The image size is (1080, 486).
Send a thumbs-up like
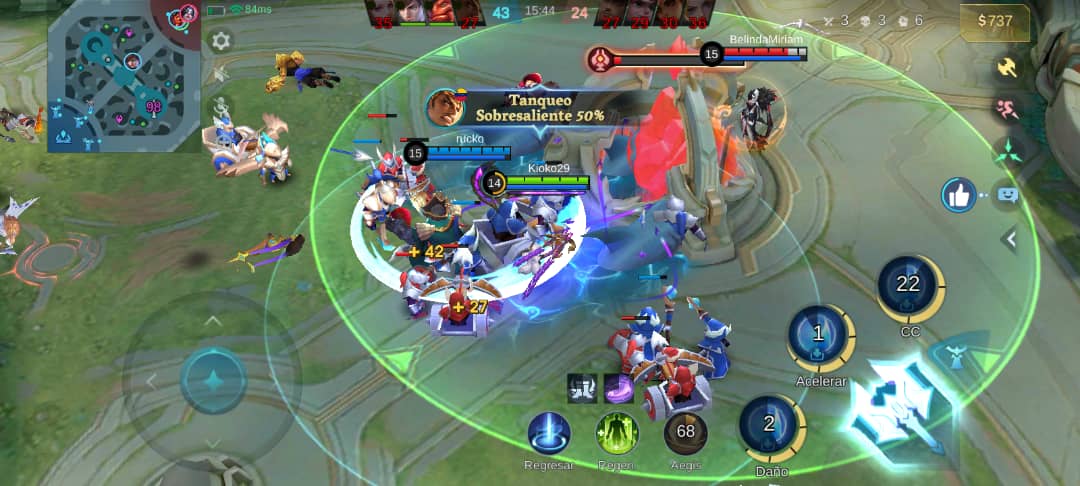959,195
